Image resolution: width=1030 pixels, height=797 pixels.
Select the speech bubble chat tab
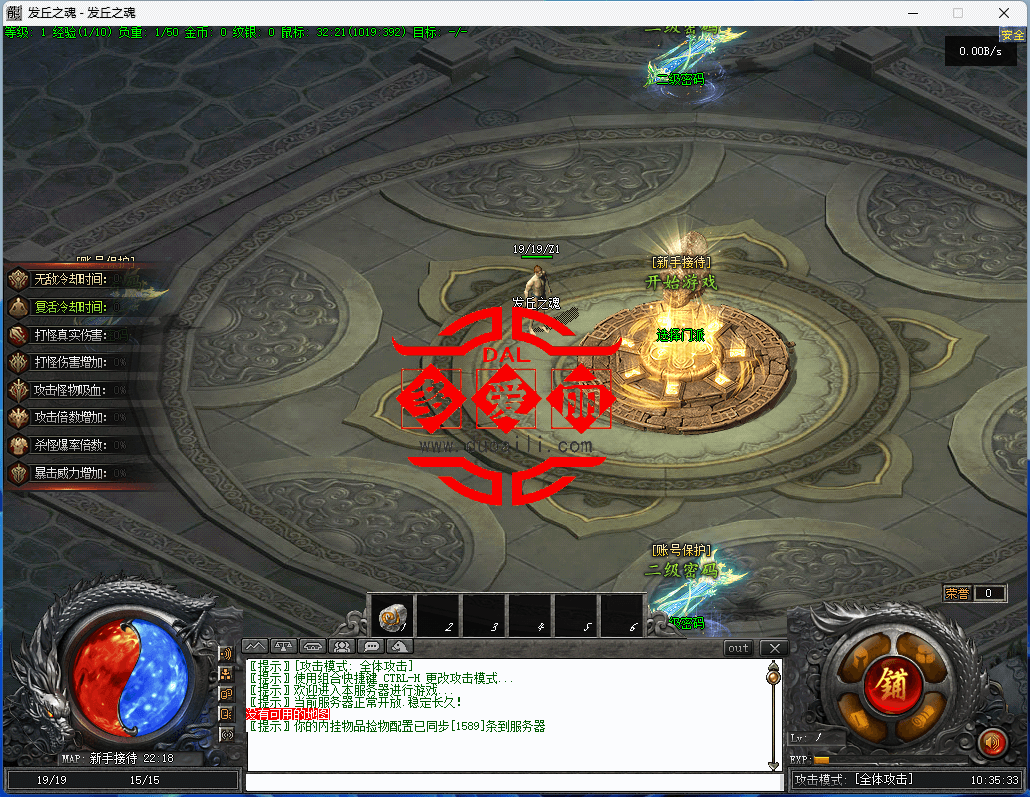(x=371, y=647)
